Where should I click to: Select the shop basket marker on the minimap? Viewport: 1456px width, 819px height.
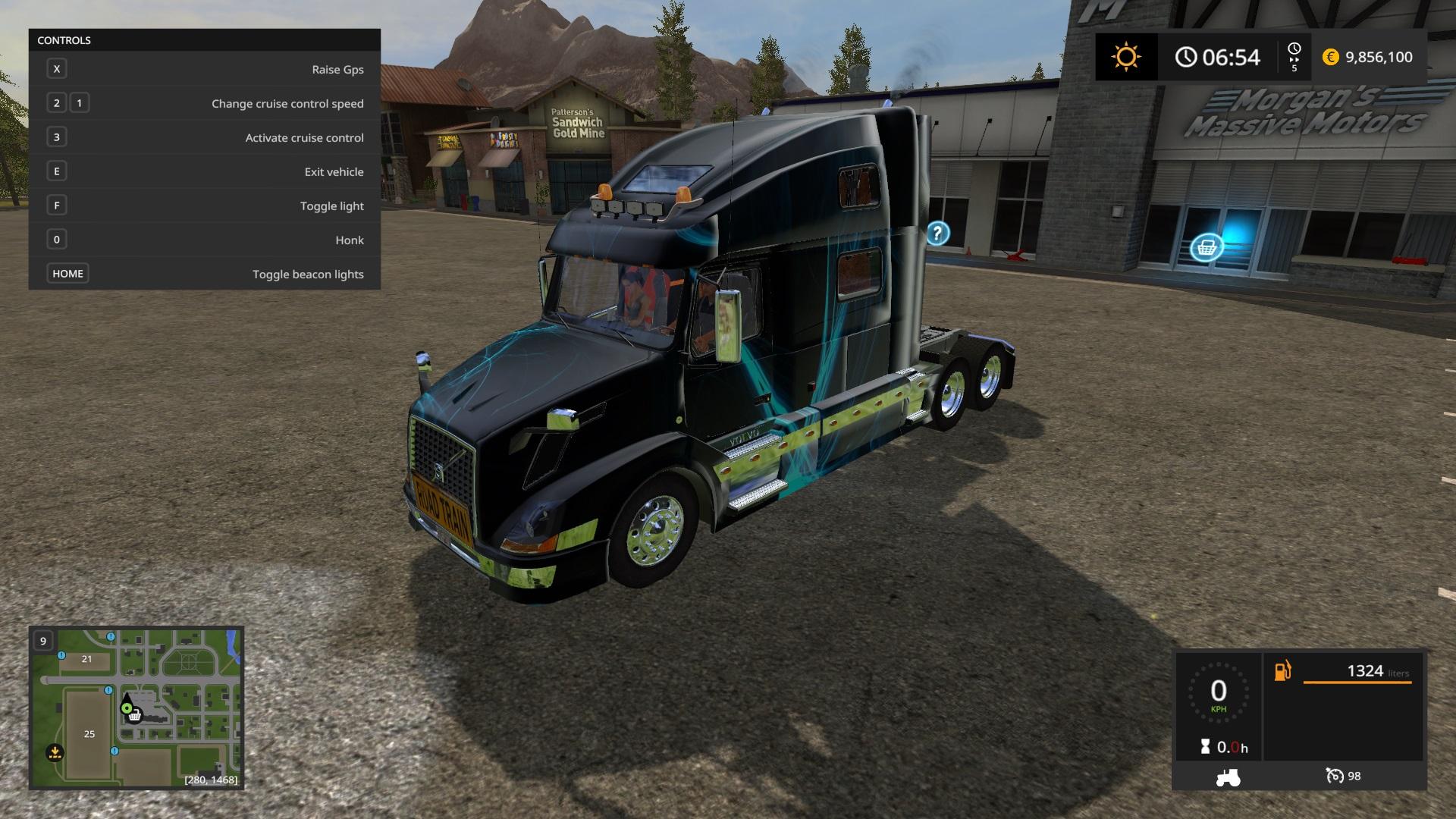click(x=135, y=716)
